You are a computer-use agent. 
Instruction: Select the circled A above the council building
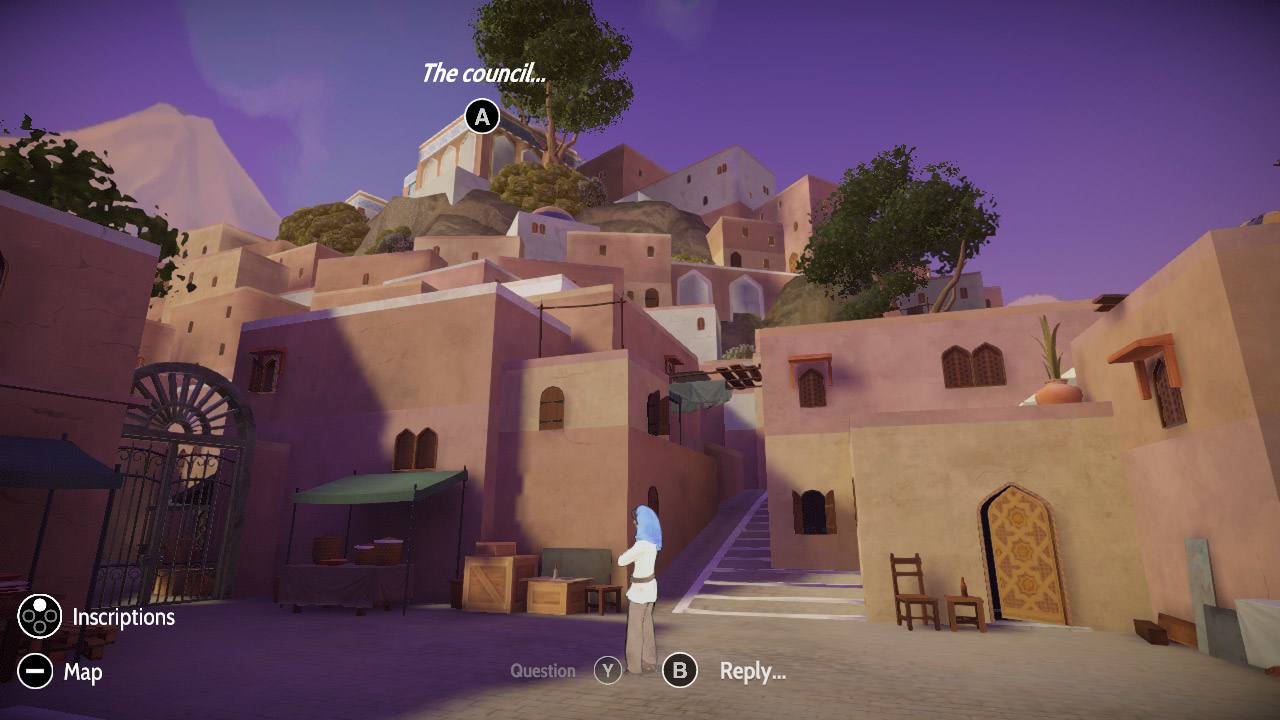click(x=483, y=115)
